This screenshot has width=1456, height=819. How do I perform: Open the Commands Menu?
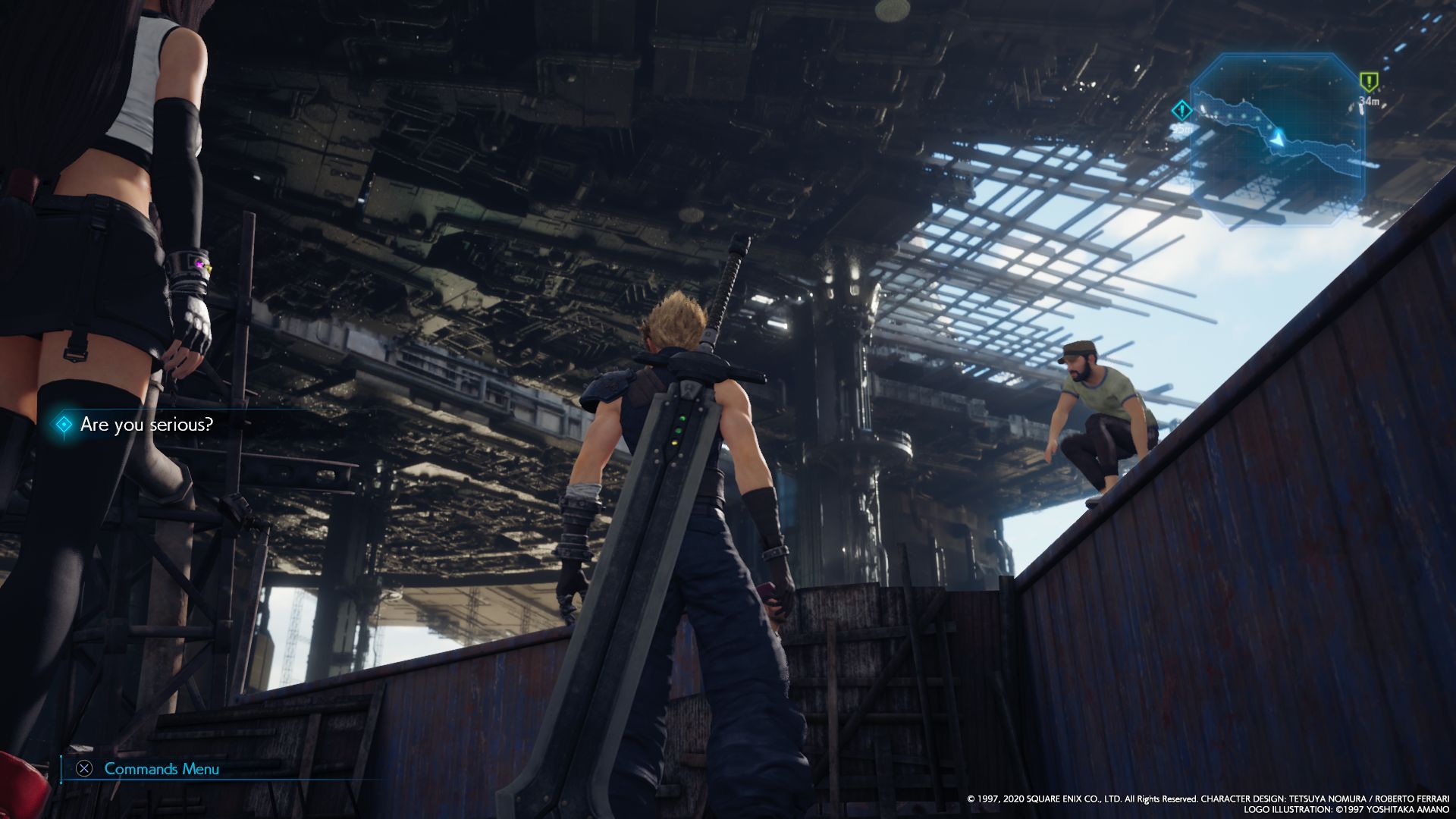click(x=161, y=769)
